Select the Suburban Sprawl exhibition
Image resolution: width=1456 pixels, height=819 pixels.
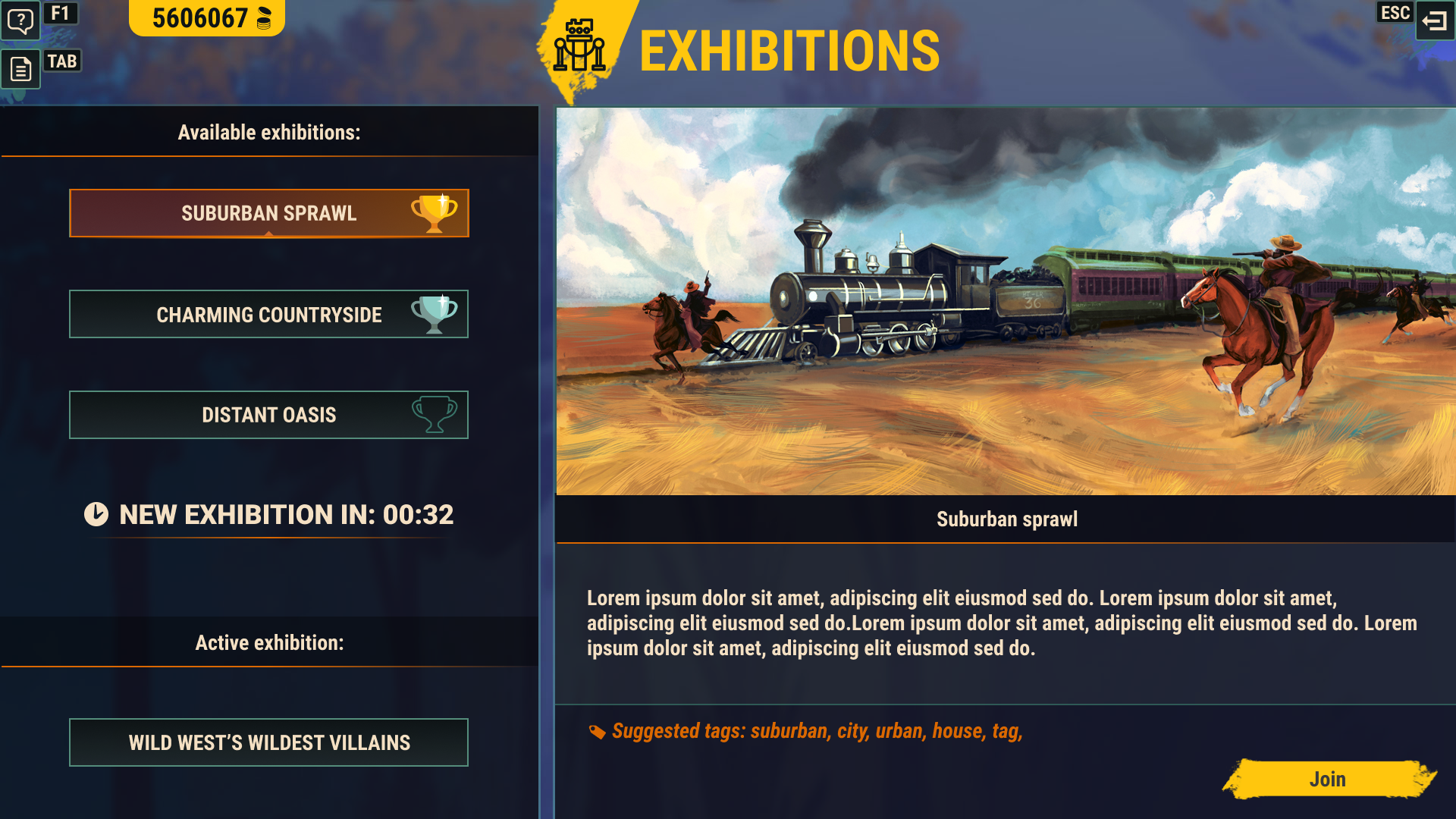(x=268, y=213)
